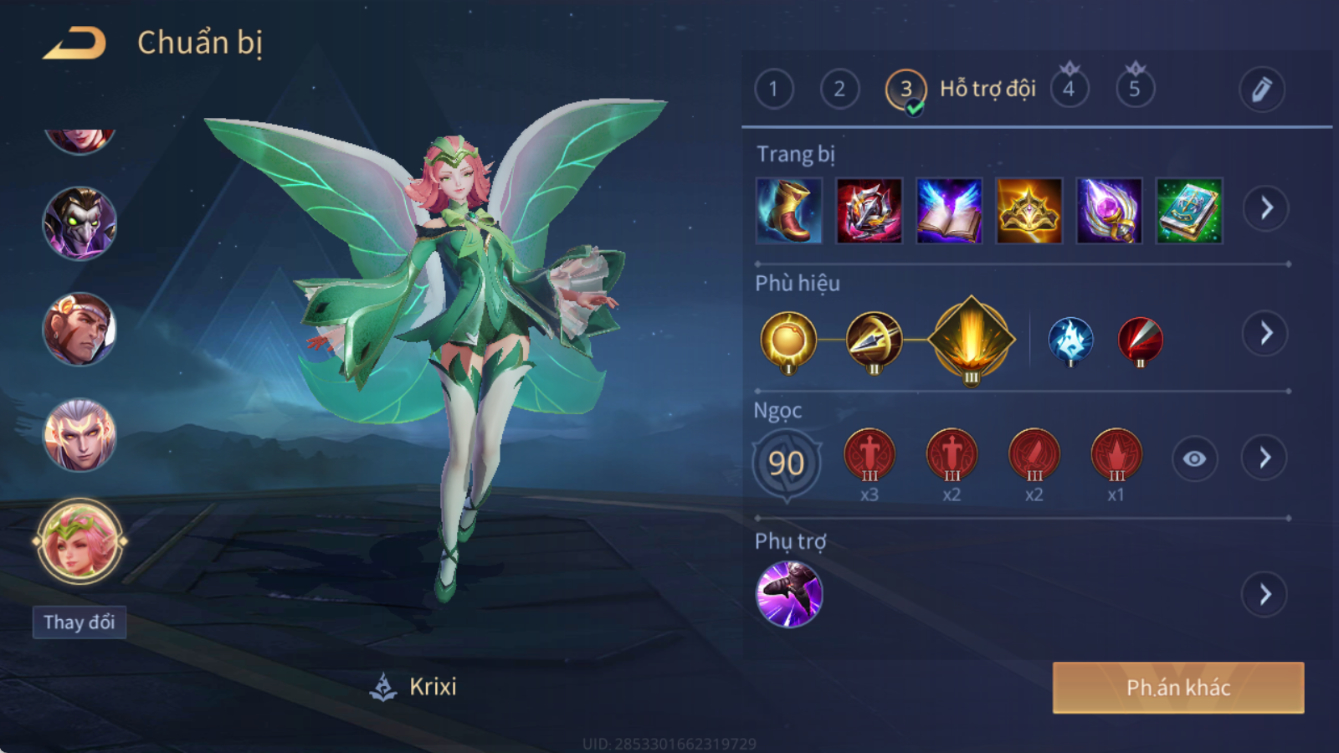Viewport: 1339px width, 753px height.
Task: Choose the purple masked hero portrait
Action: (x=79, y=222)
